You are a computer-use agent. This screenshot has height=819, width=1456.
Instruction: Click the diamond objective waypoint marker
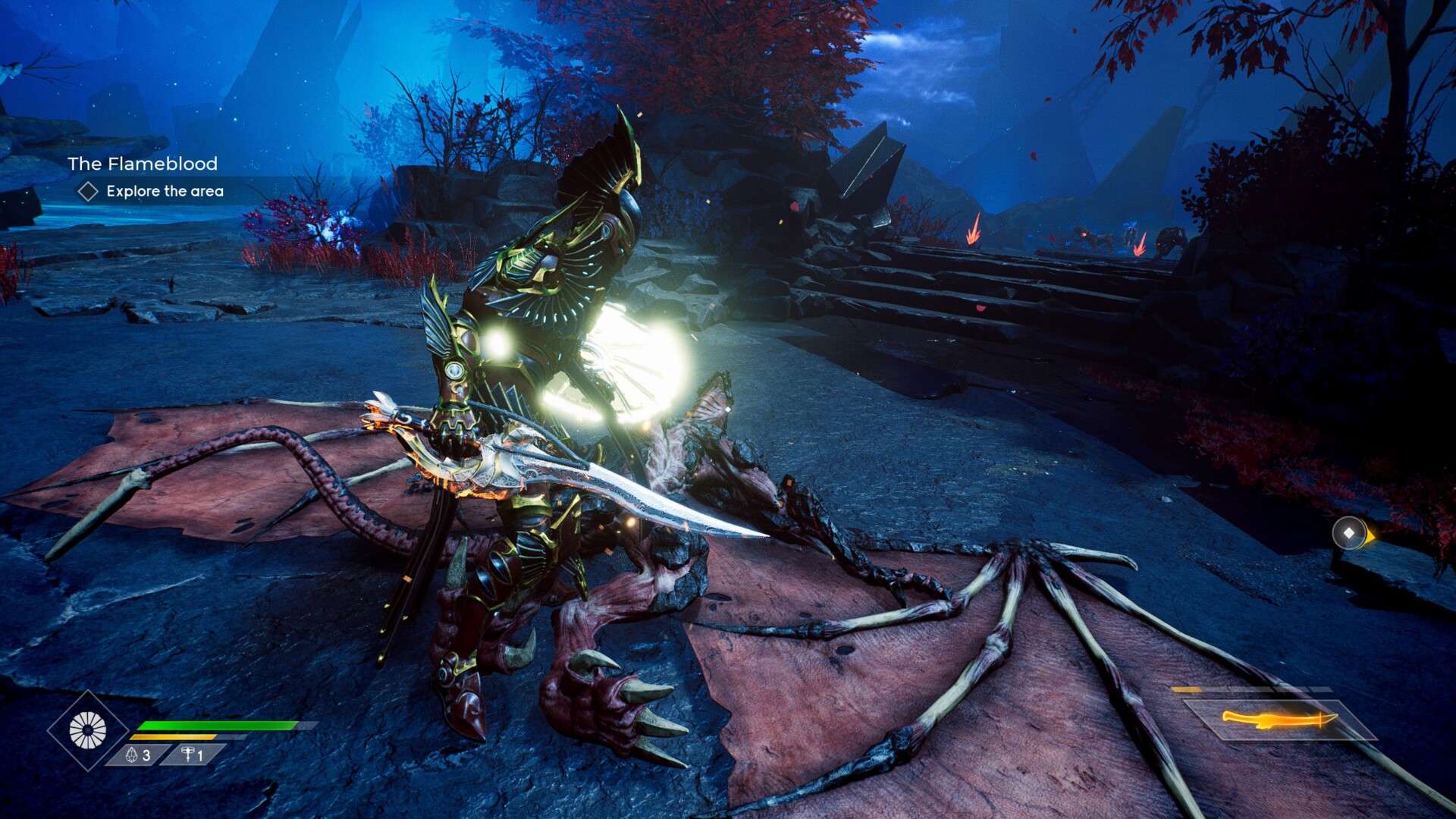pos(1349,533)
